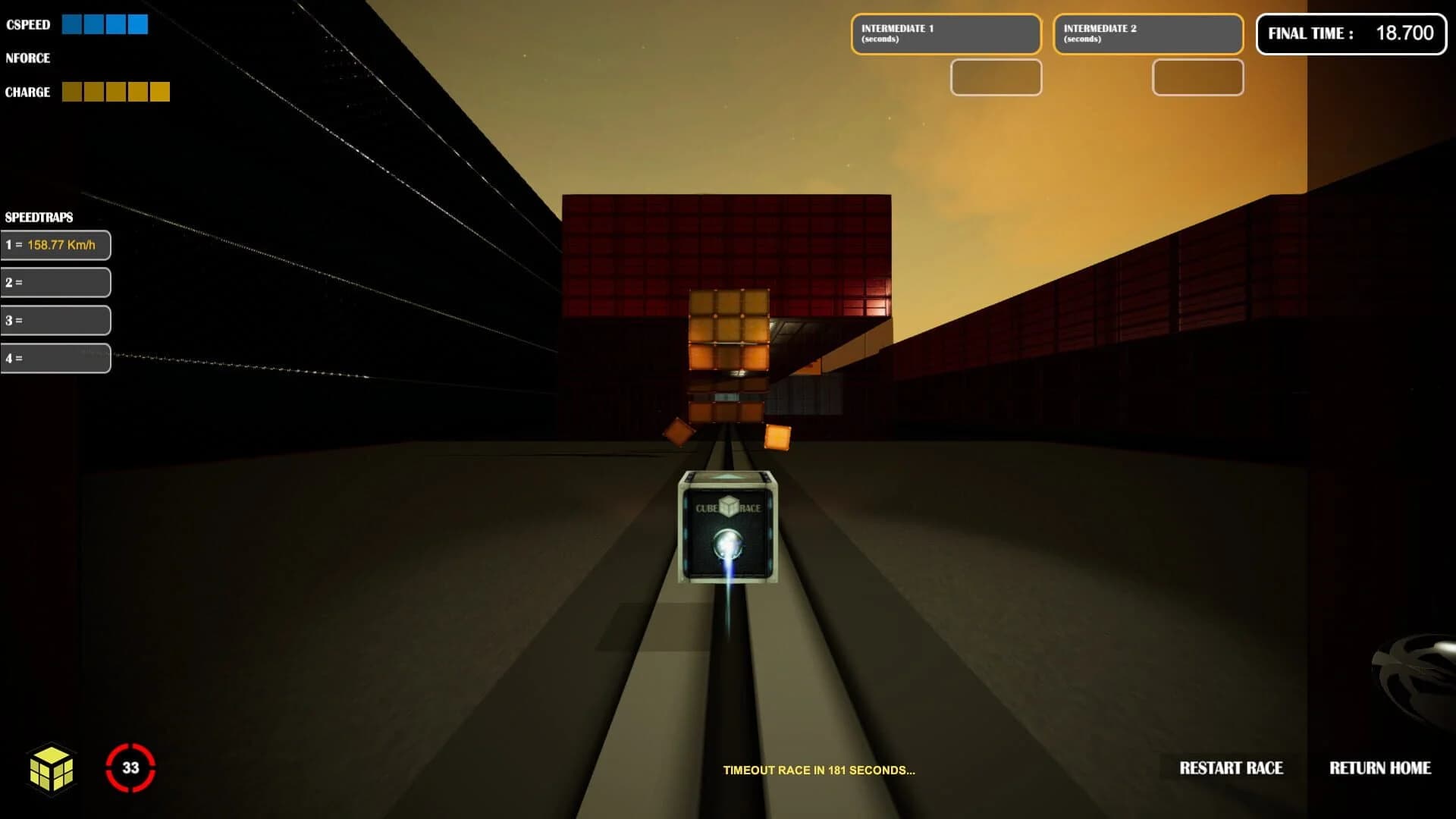The image size is (1456, 819).
Task: Click speedtrap 1 showing 158.77 Km/h
Action: [56, 245]
